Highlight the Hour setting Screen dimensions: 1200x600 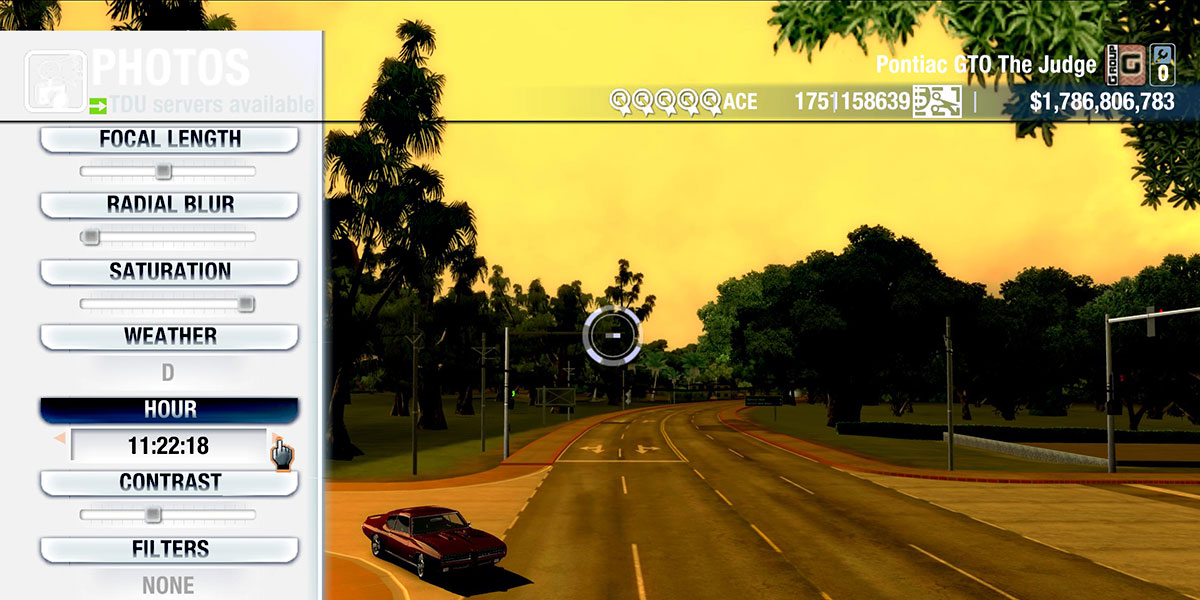point(169,410)
